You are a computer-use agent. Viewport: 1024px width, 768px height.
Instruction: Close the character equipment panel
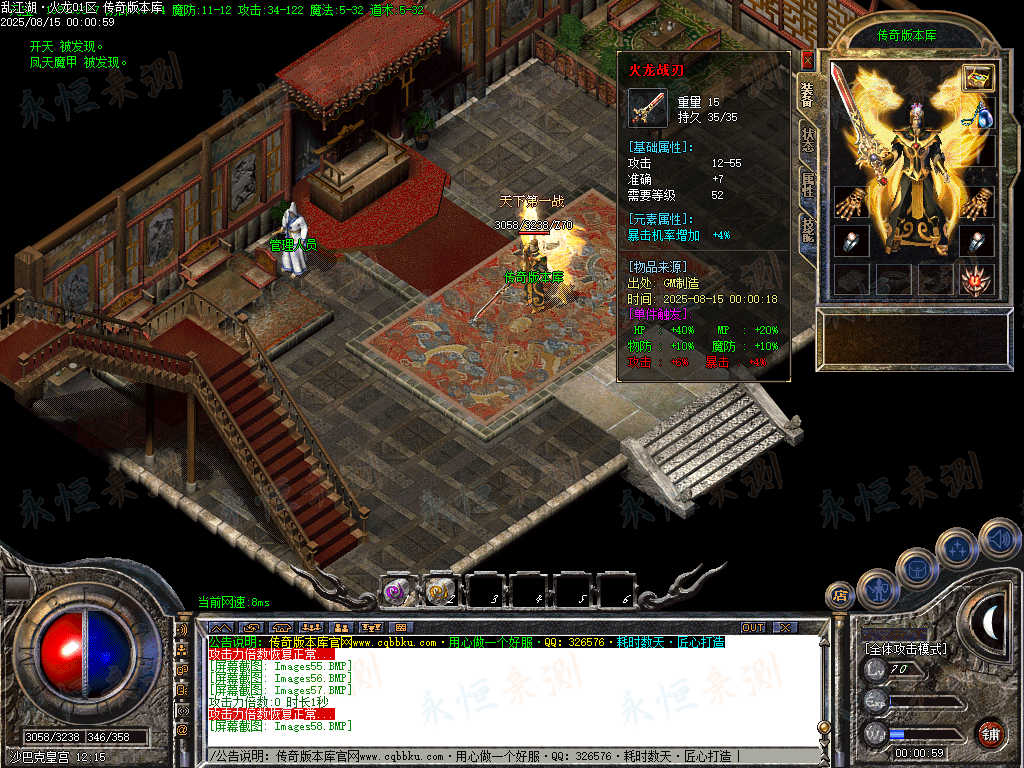click(808, 59)
